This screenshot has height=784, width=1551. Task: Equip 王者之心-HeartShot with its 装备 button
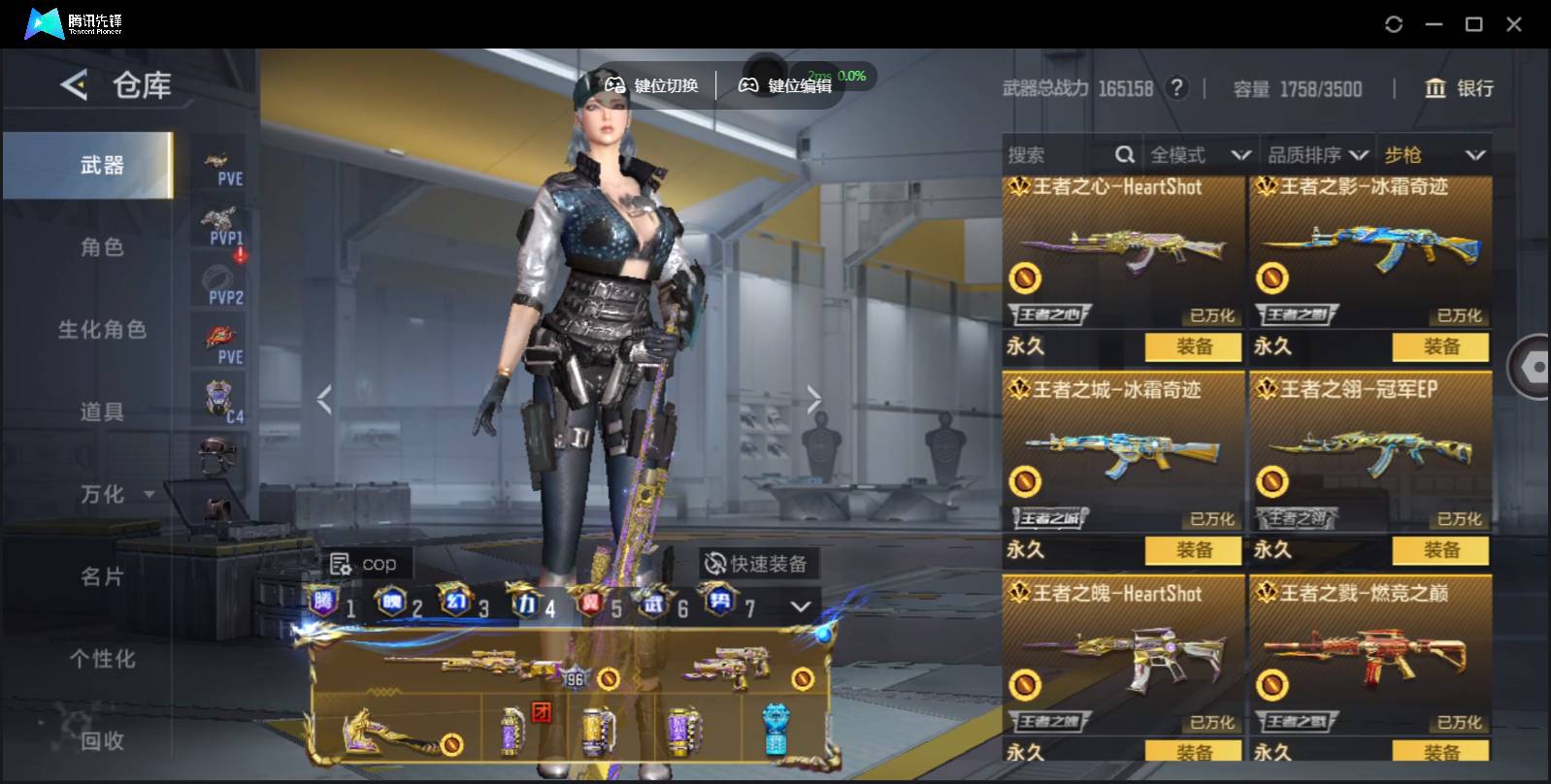point(1193,346)
